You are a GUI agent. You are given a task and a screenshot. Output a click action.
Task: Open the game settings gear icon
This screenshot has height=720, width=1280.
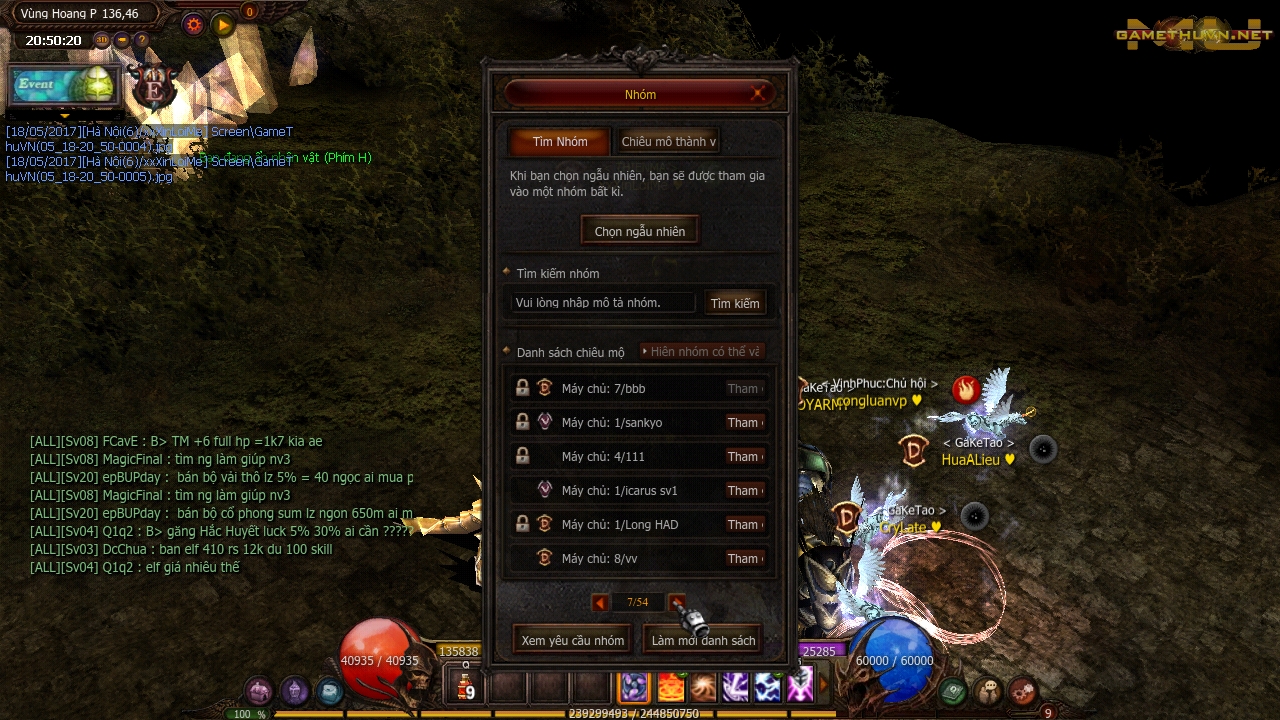pos(193,25)
